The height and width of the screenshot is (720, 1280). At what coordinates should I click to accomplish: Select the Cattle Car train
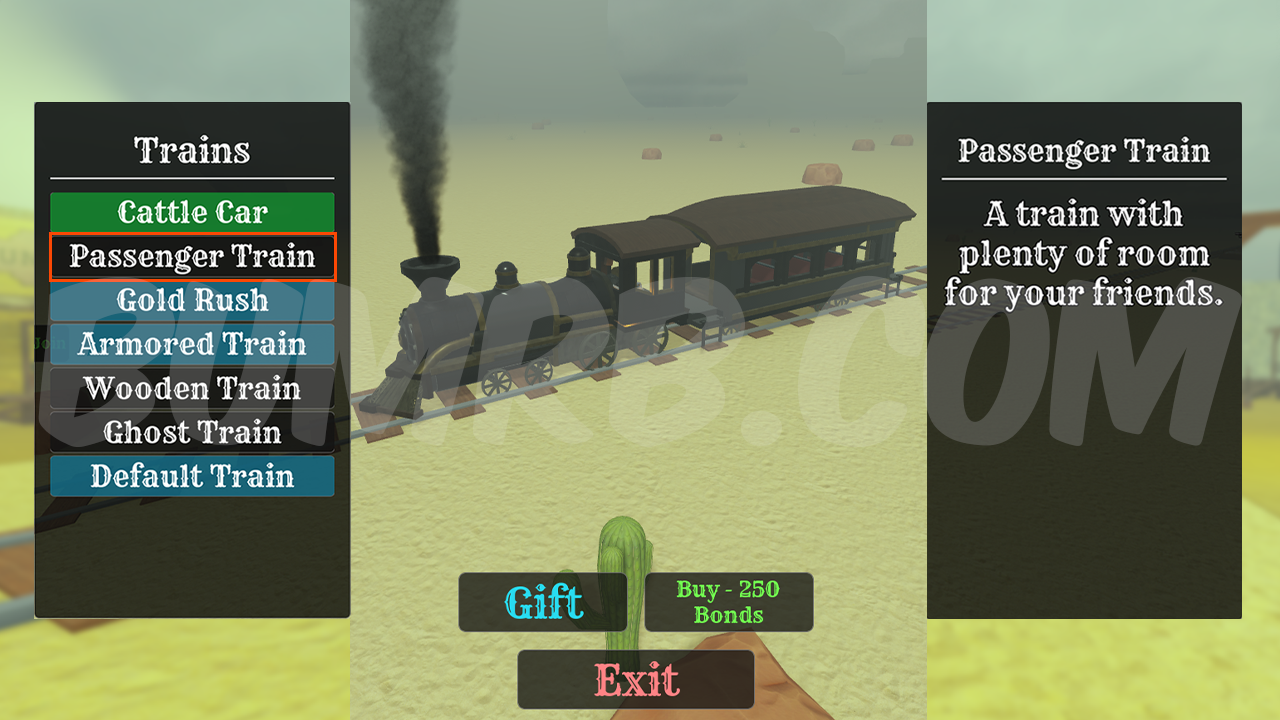pos(192,212)
